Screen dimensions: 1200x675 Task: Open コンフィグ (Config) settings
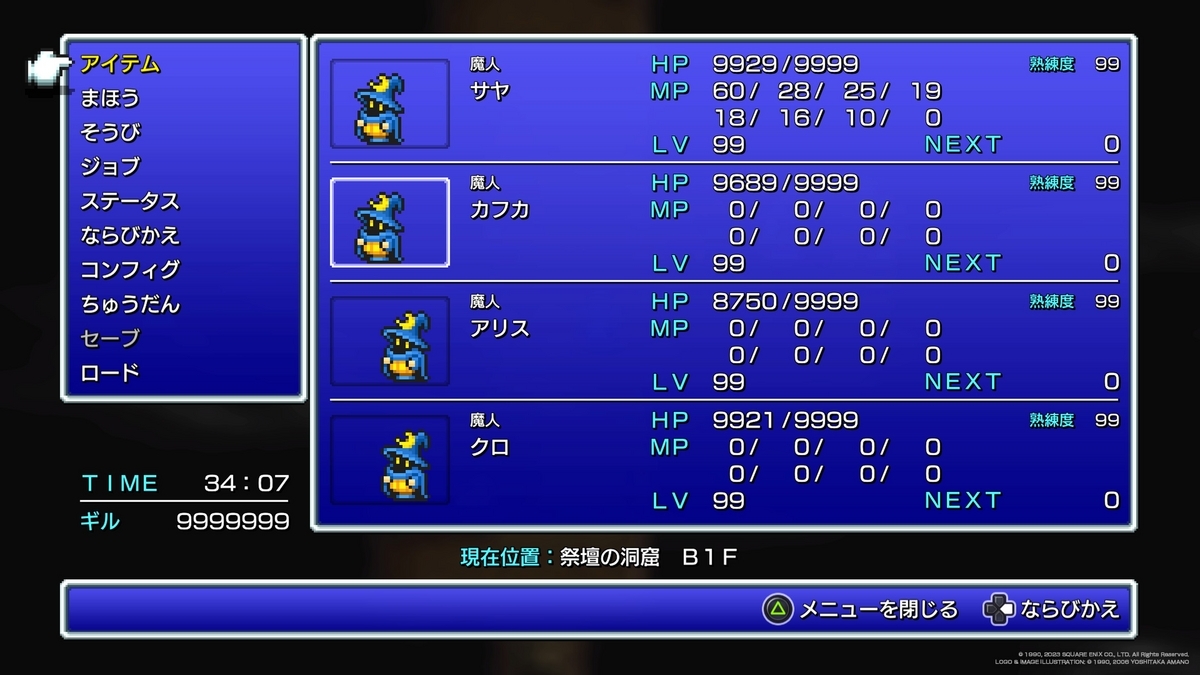pyautogui.click(x=130, y=269)
